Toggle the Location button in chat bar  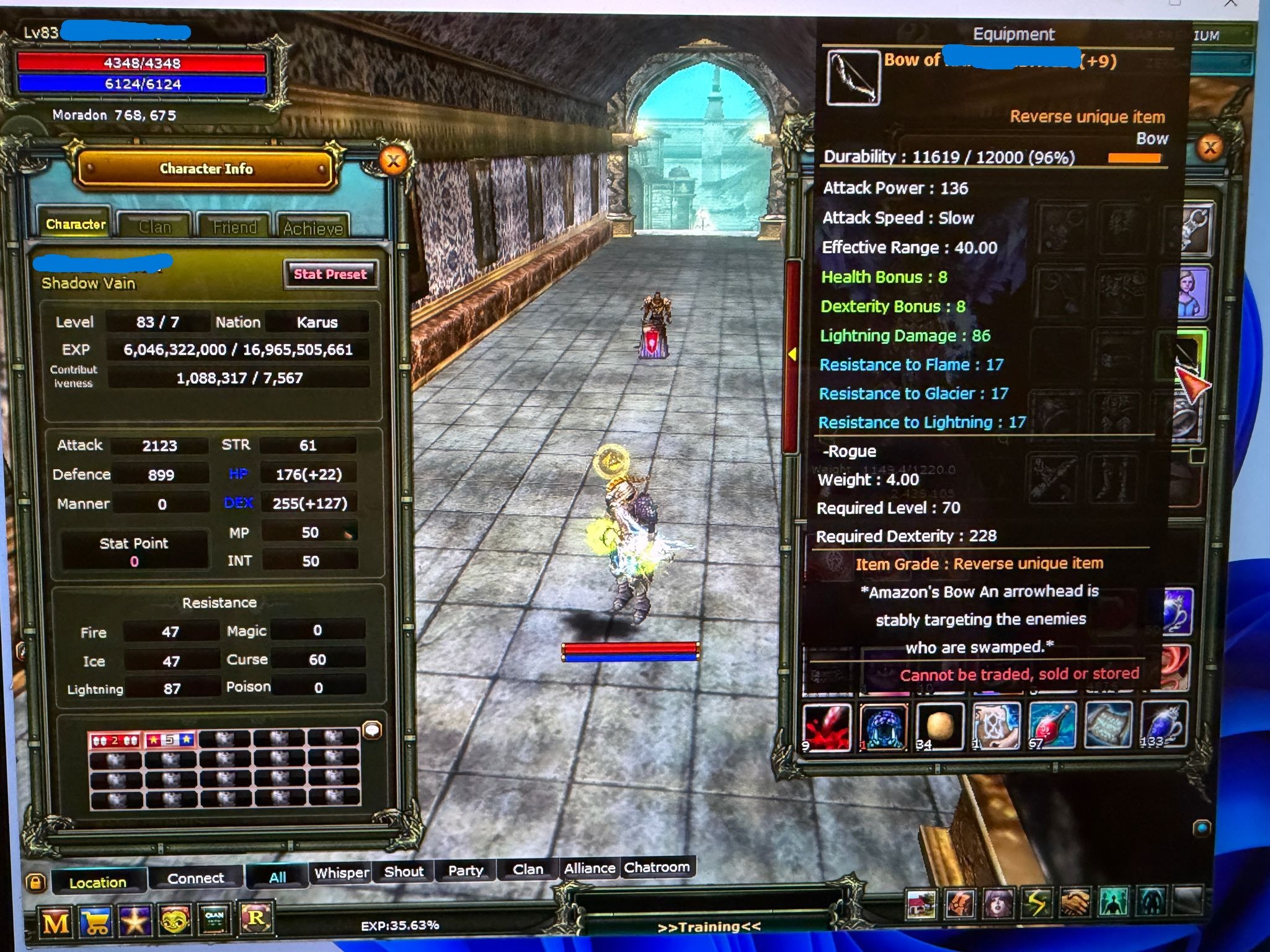coord(99,882)
